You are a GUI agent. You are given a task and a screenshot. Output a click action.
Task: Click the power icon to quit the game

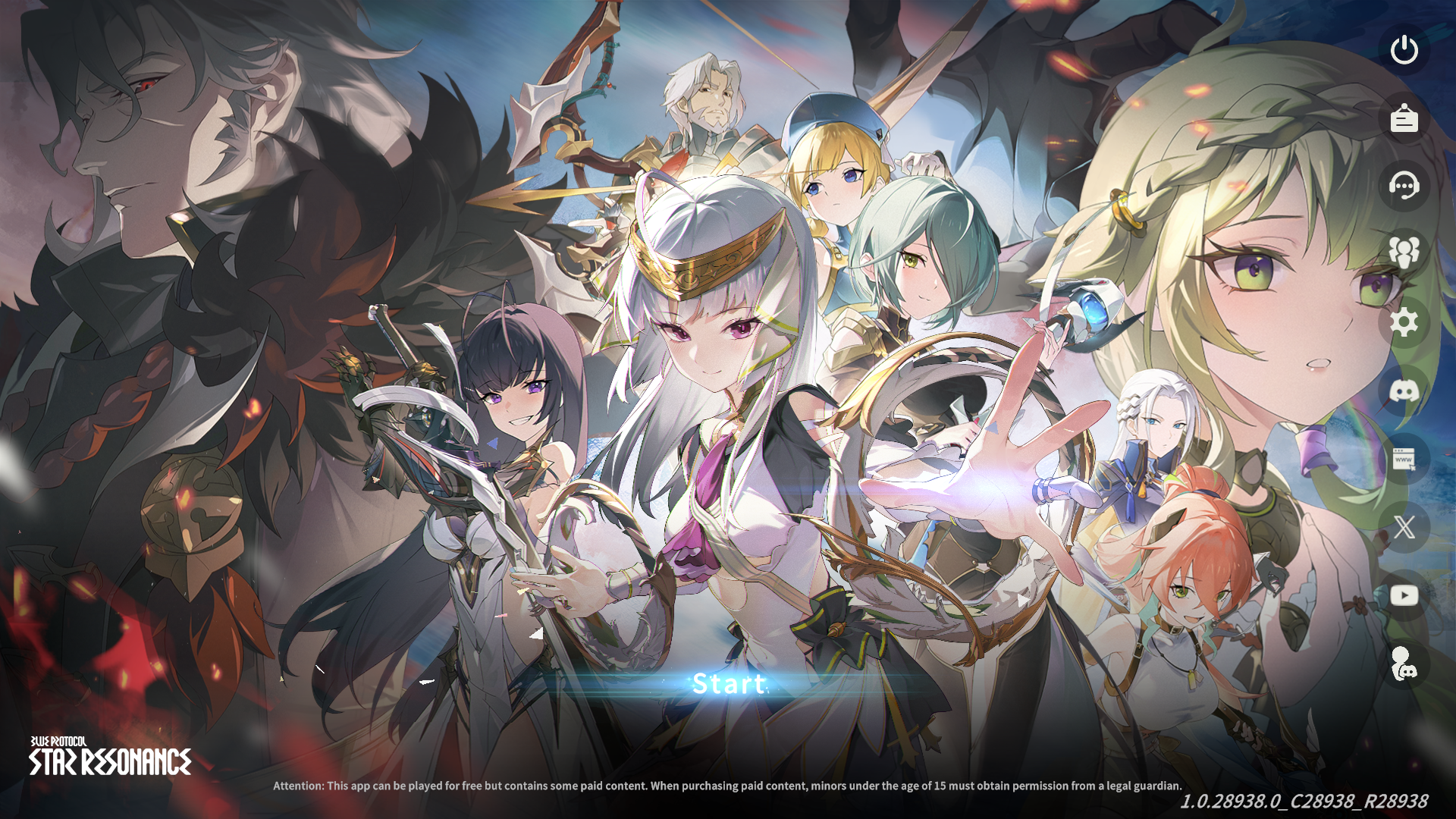coord(1405,51)
